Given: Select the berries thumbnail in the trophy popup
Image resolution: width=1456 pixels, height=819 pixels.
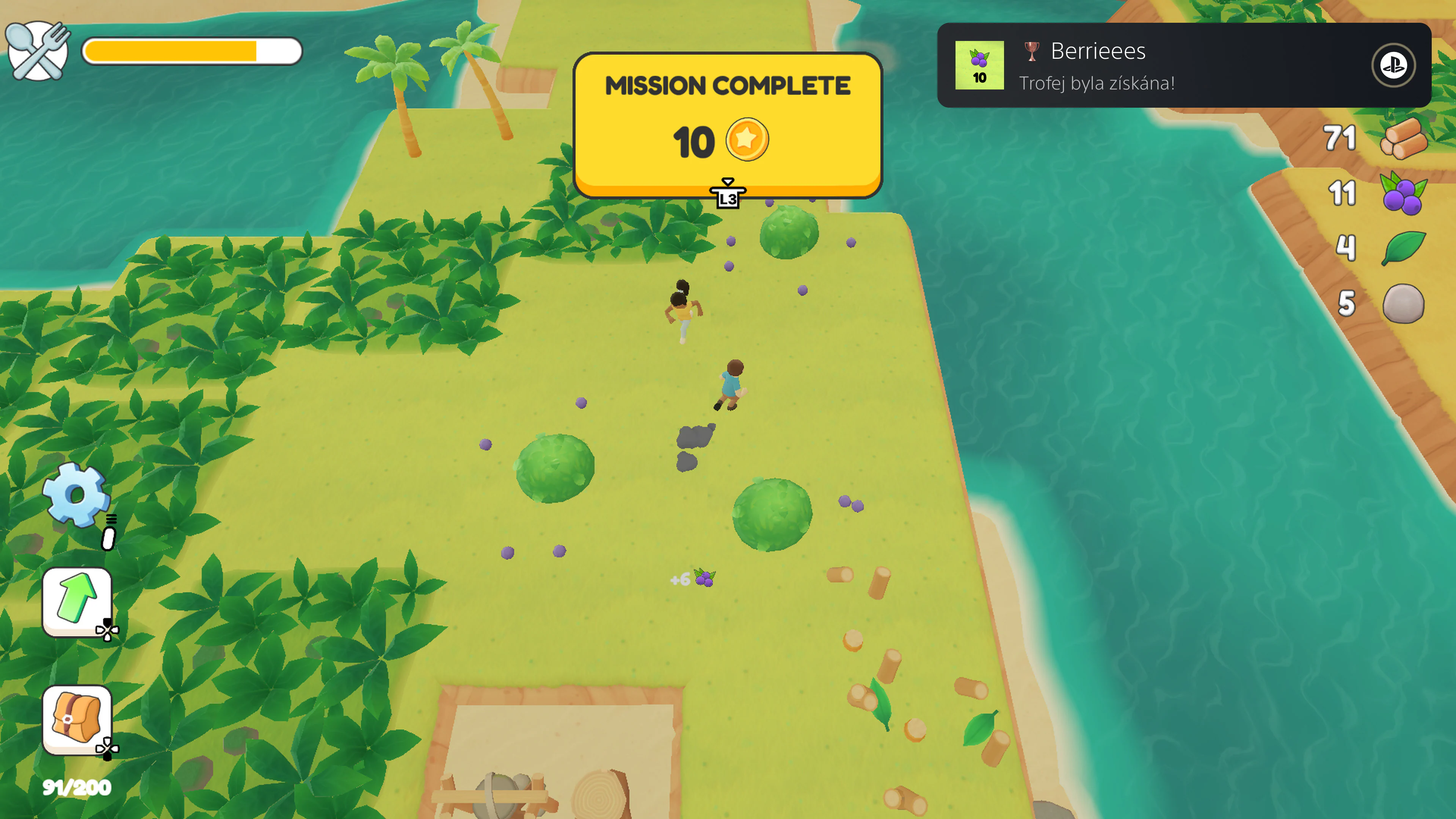Looking at the screenshot, I should (x=979, y=66).
